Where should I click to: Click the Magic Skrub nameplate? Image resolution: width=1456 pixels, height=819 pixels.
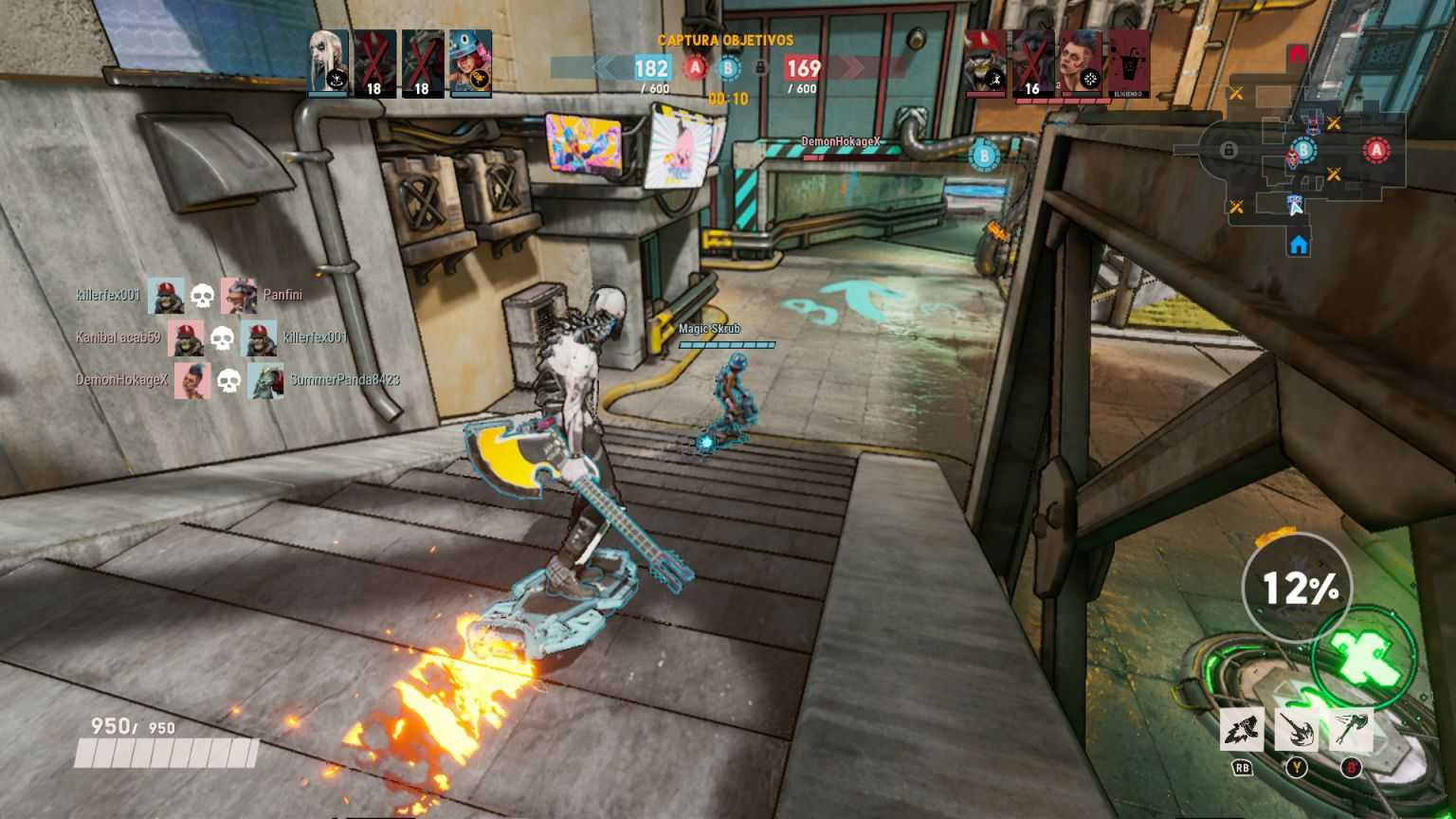pos(708,331)
